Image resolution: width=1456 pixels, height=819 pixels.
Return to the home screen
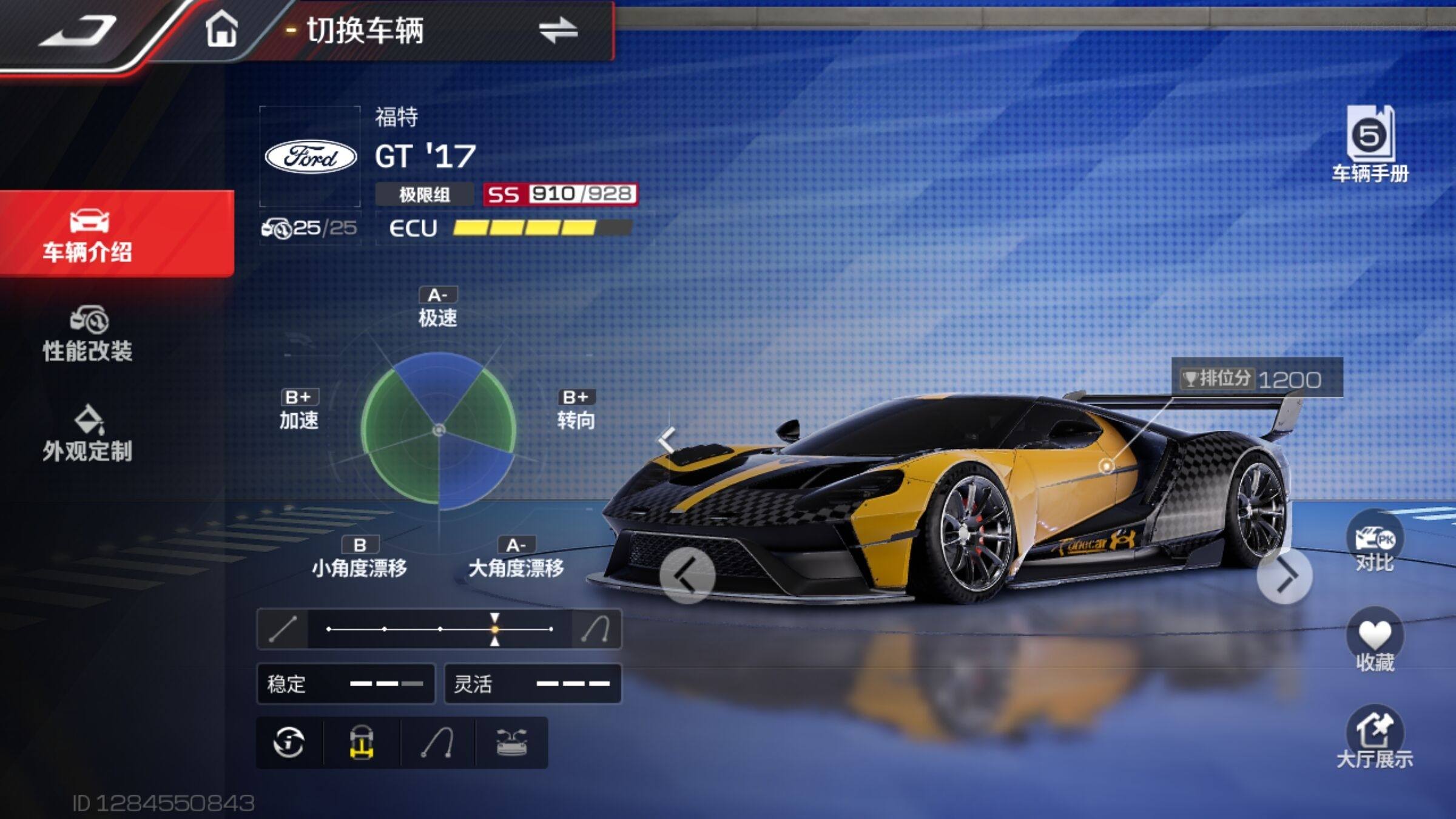[x=221, y=29]
